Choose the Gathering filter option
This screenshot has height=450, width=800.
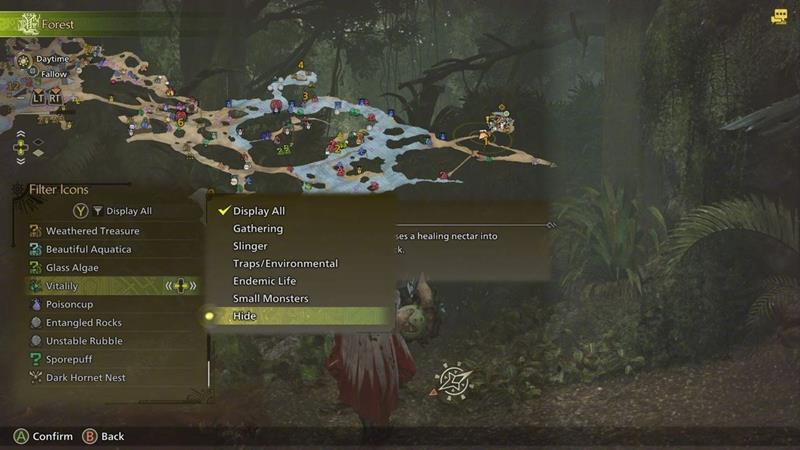pyautogui.click(x=258, y=229)
